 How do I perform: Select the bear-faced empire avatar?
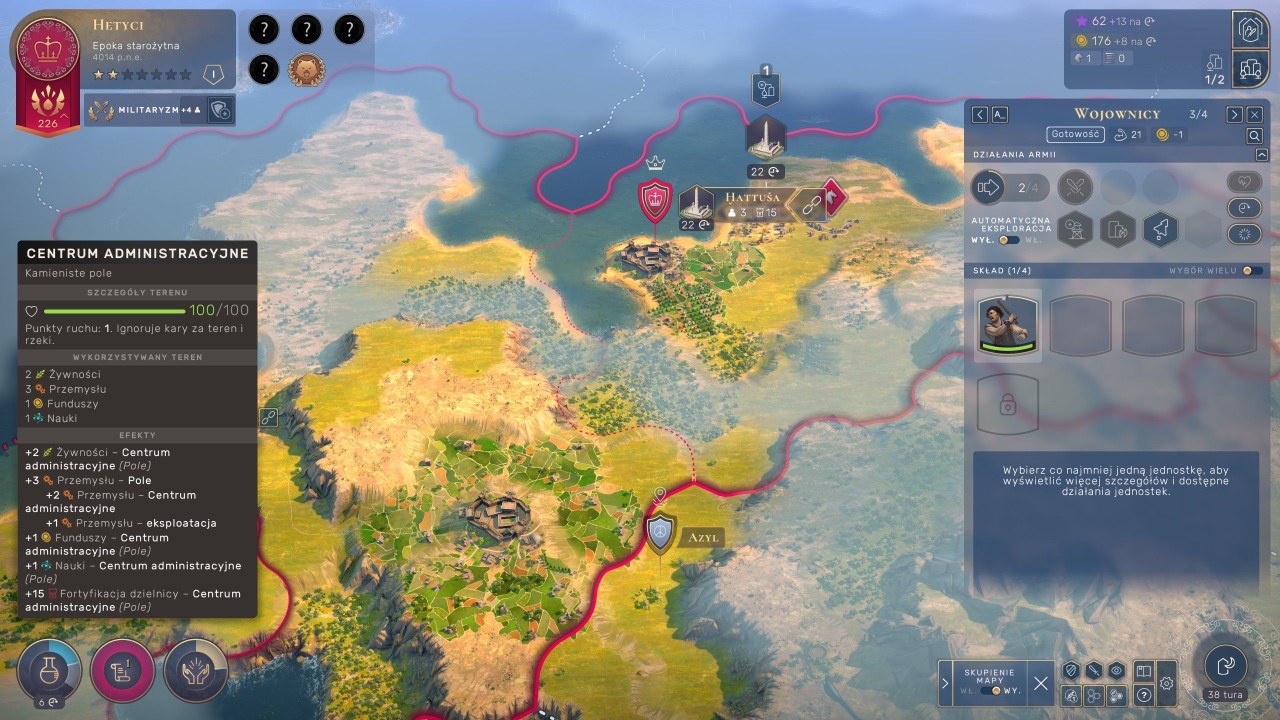306,70
